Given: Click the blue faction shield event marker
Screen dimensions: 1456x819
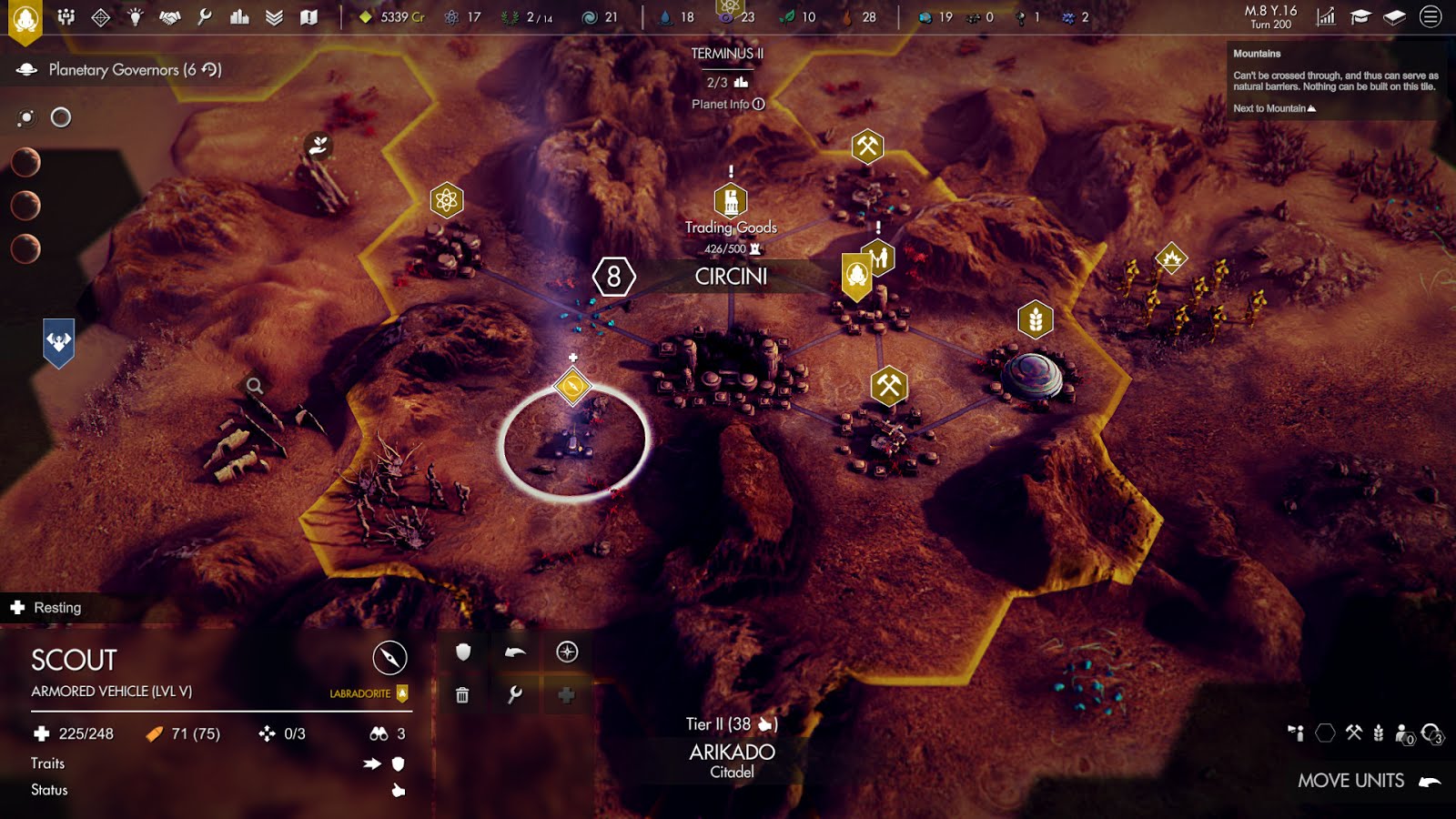Looking at the screenshot, I should click(x=59, y=342).
